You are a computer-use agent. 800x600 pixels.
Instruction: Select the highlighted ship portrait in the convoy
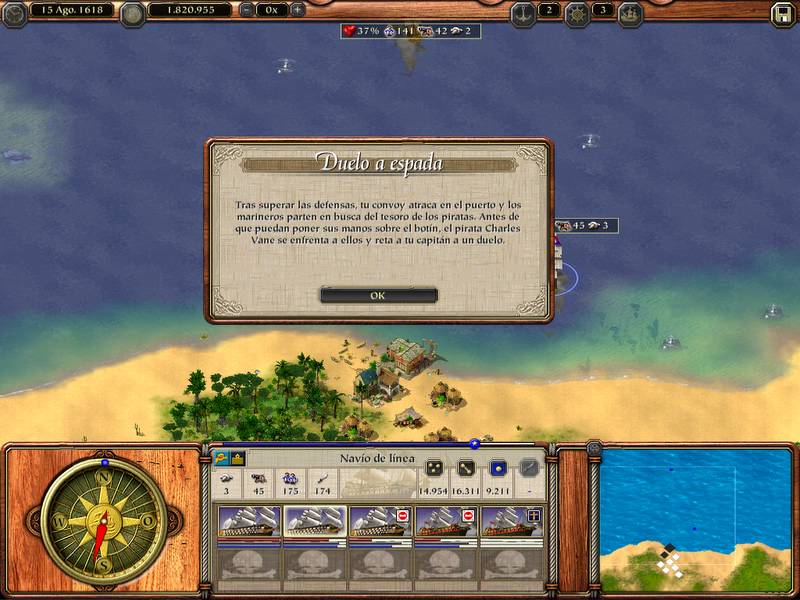click(x=315, y=523)
